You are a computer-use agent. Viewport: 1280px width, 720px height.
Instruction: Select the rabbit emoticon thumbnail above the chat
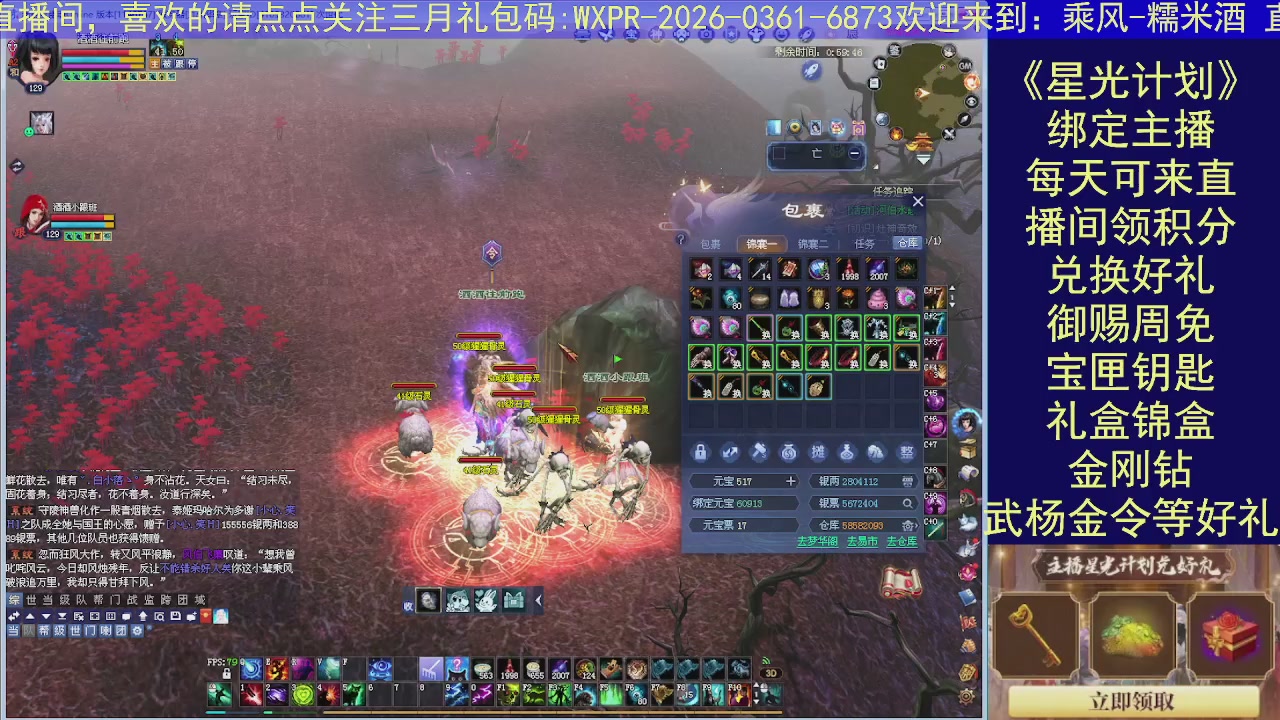(485, 600)
